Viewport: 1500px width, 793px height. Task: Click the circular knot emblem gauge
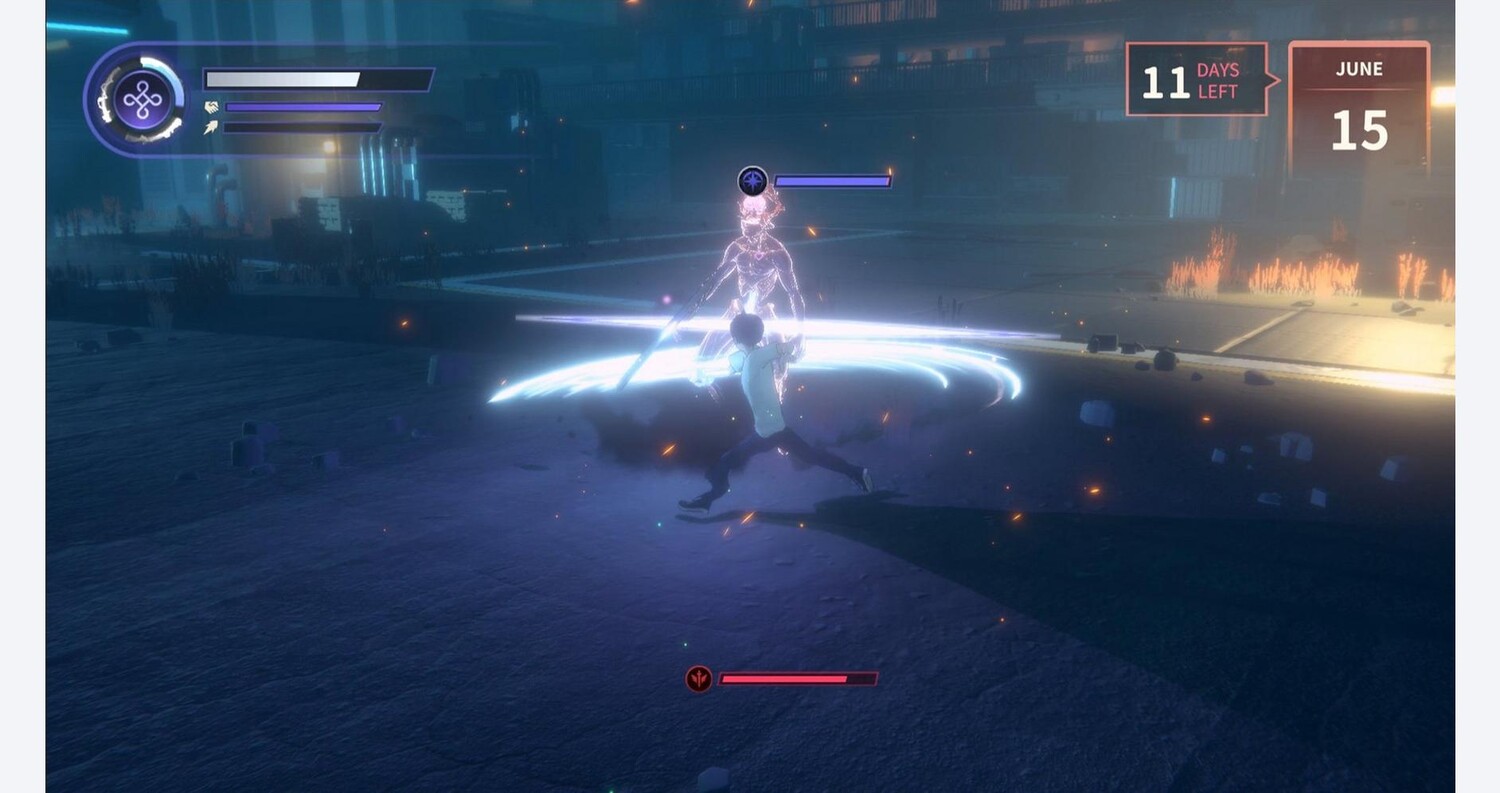pyautogui.click(x=142, y=100)
